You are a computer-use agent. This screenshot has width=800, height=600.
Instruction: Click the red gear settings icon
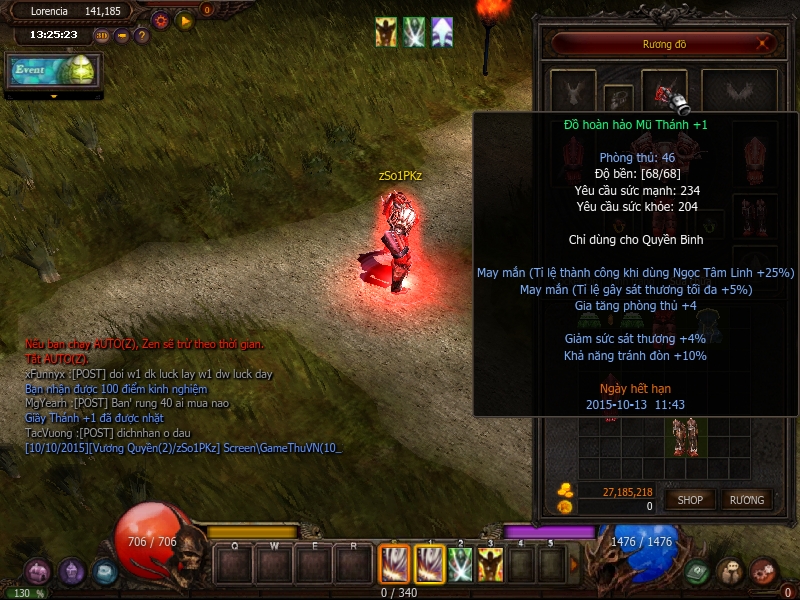click(160, 19)
